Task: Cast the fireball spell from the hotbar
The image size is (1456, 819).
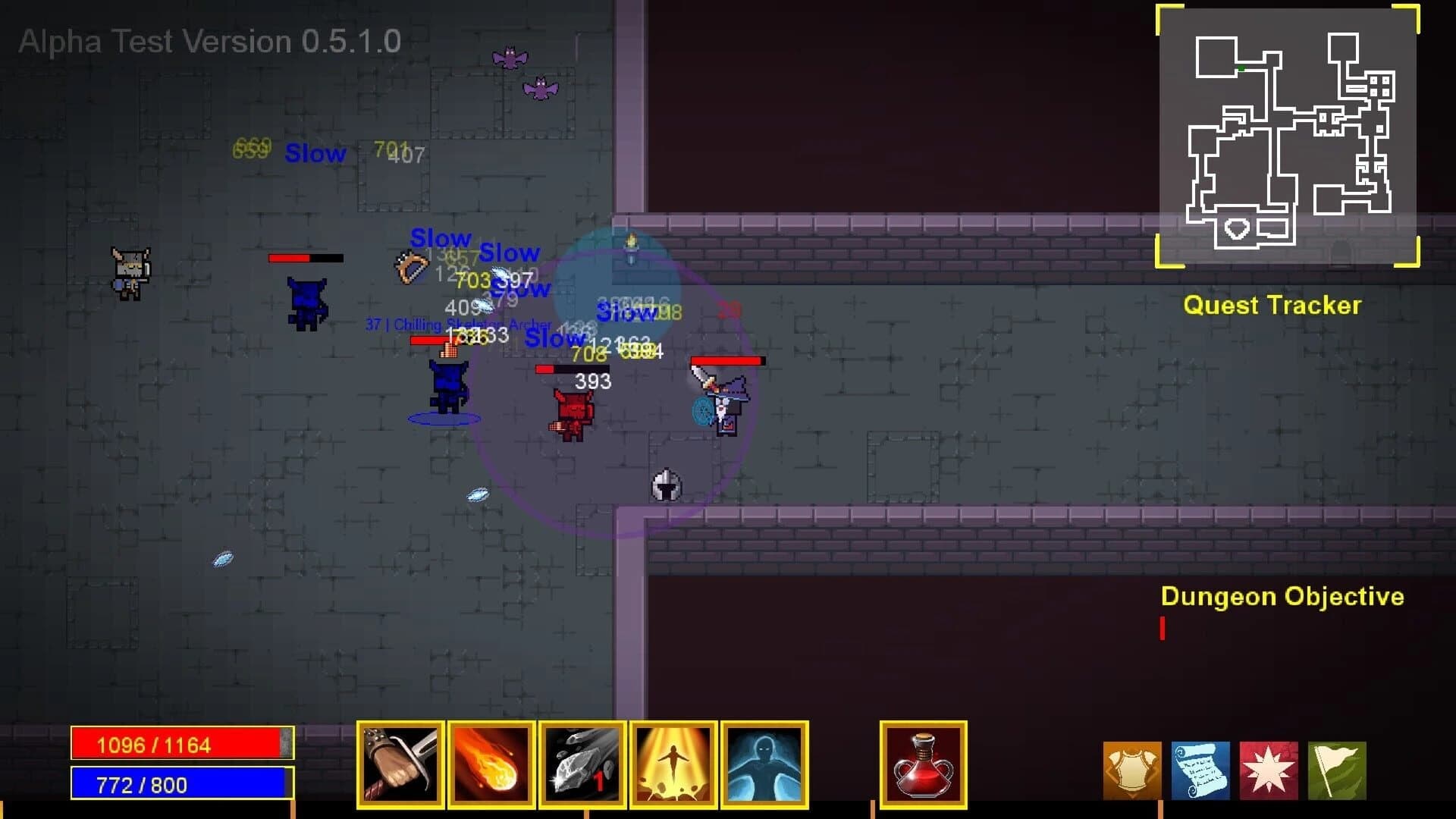Action: click(x=491, y=766)
